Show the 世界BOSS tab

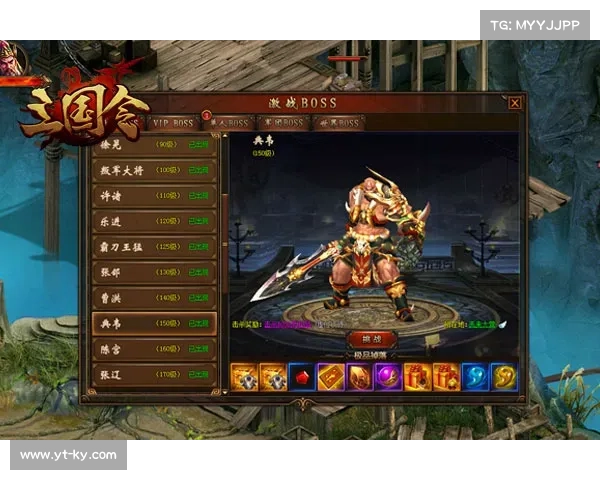(338, 123)
